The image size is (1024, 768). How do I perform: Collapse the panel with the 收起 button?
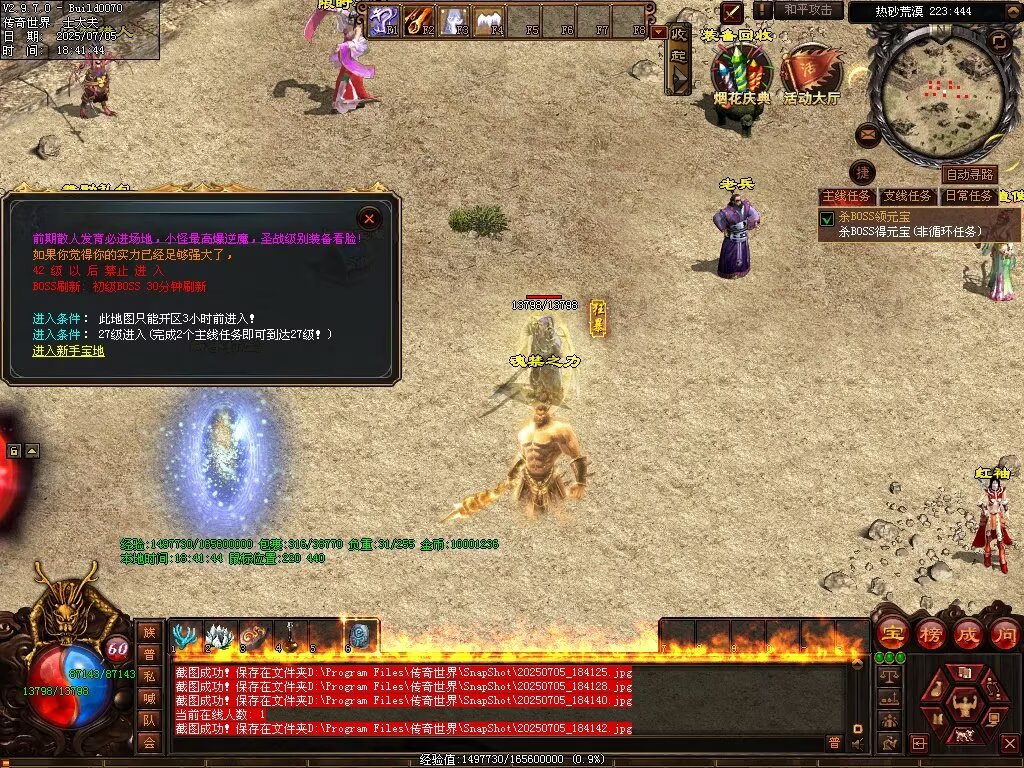[x=679, y=57]
